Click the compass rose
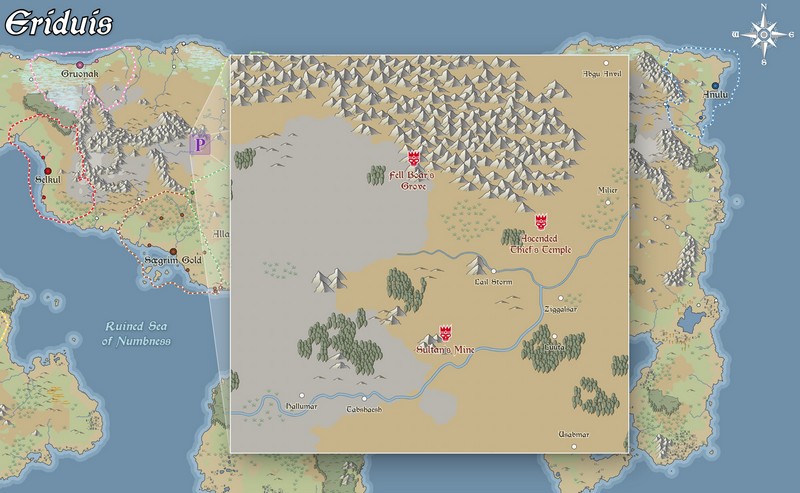This screenshot has height=493, width=800. point(764,35)
